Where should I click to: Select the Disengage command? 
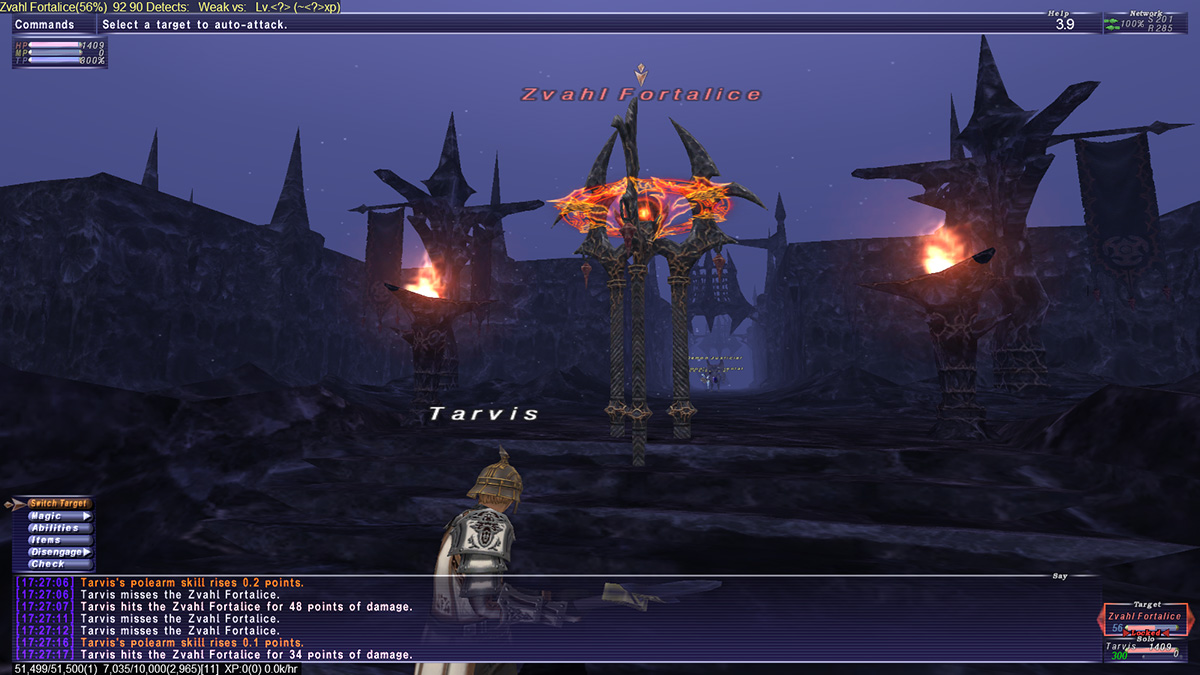58,552
